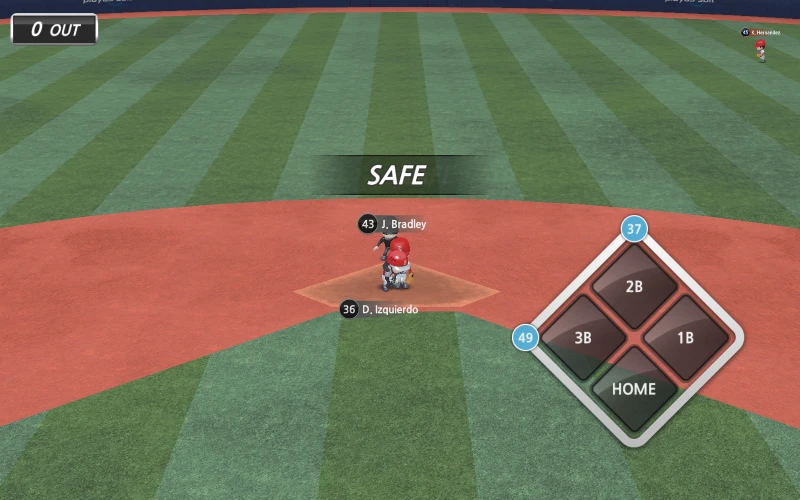Select the 1B base button
This screenshot has width=800, height=500.
685,337
